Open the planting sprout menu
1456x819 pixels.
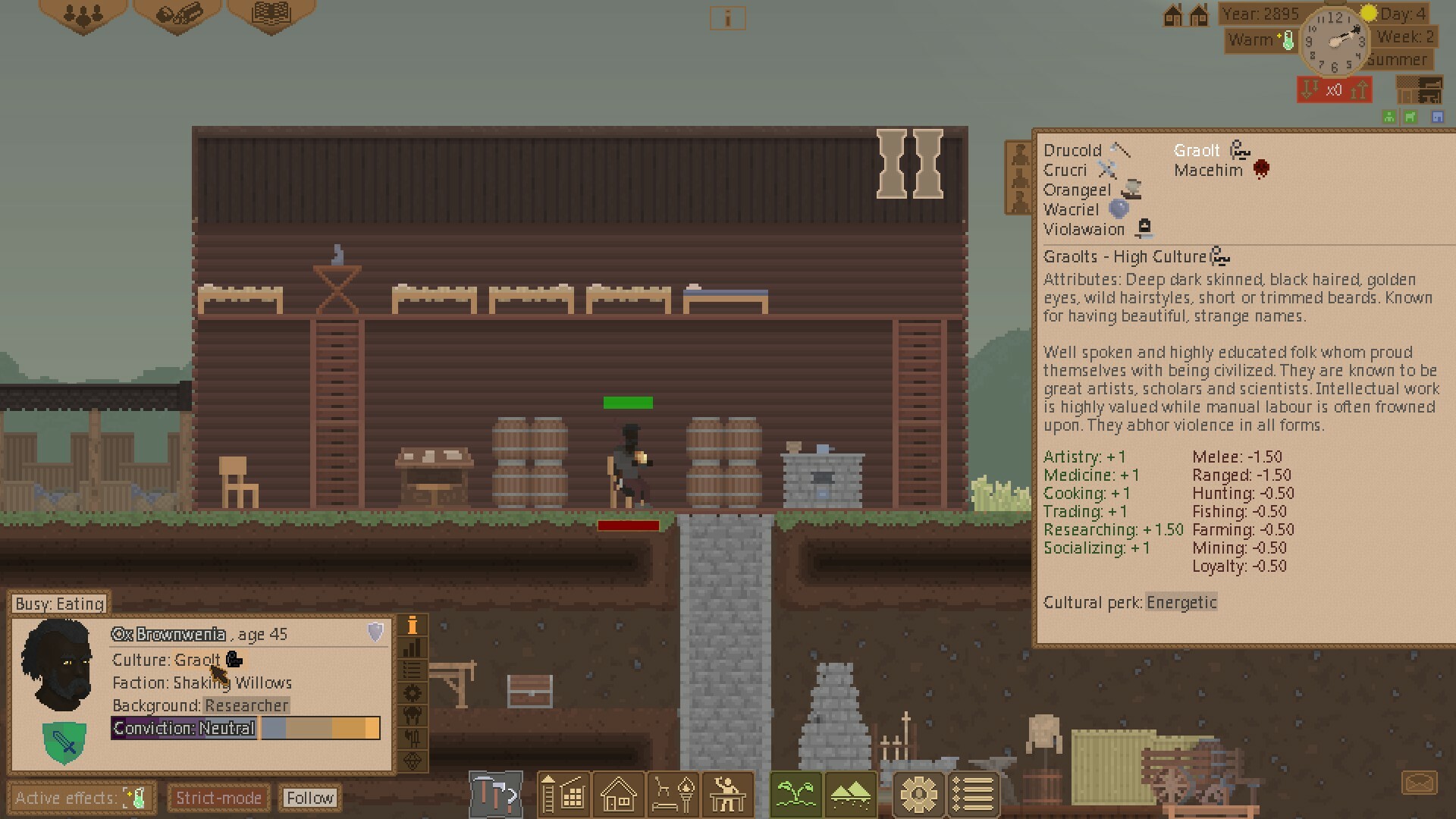click(x=795, y=794)
